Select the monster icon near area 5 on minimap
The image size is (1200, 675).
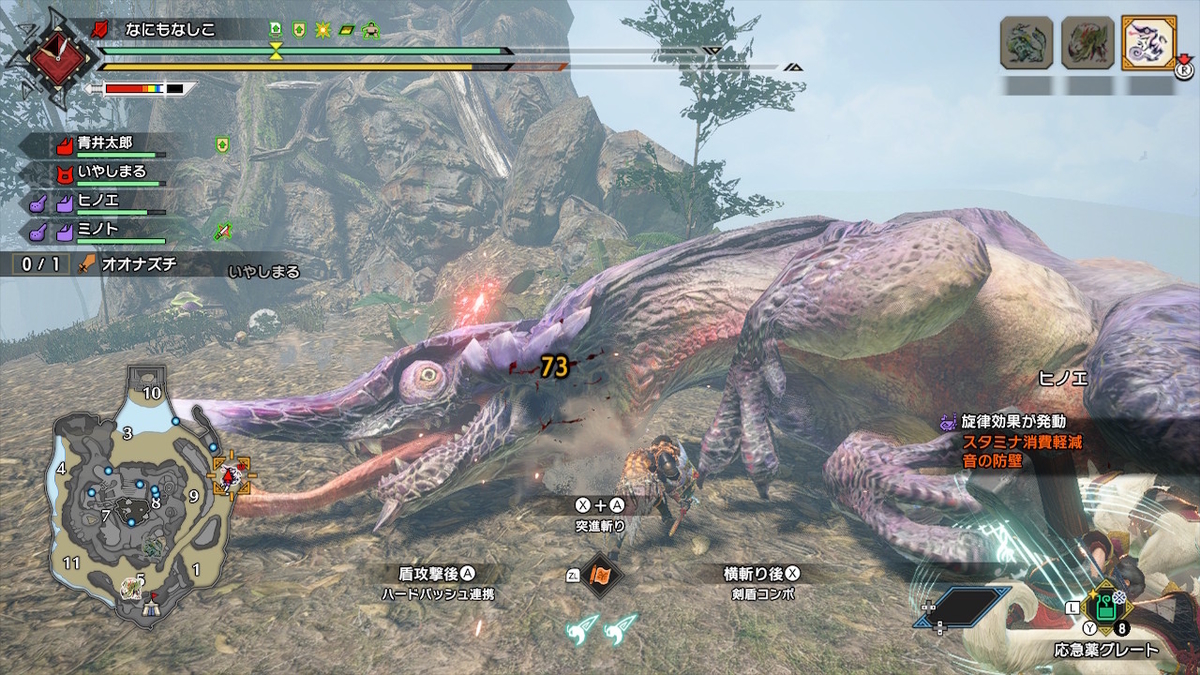coord(130,587)
